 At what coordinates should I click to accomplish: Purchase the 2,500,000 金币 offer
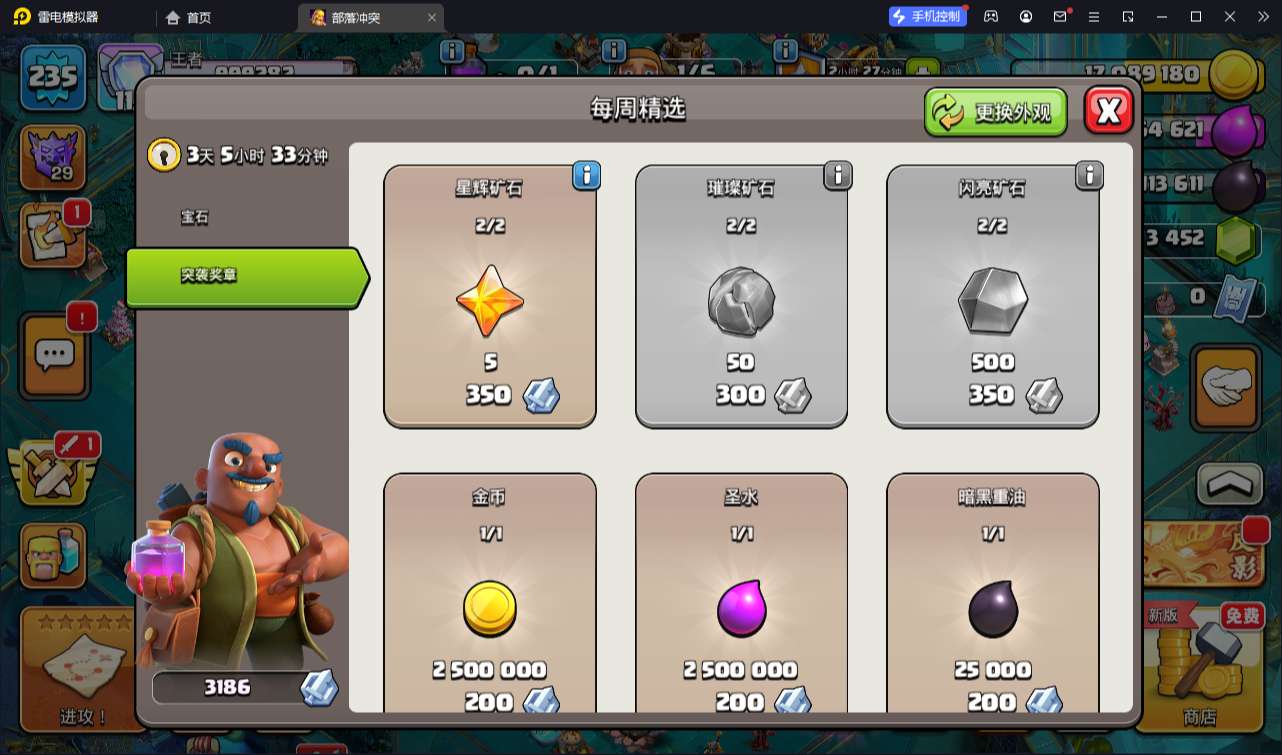[490, 600]
